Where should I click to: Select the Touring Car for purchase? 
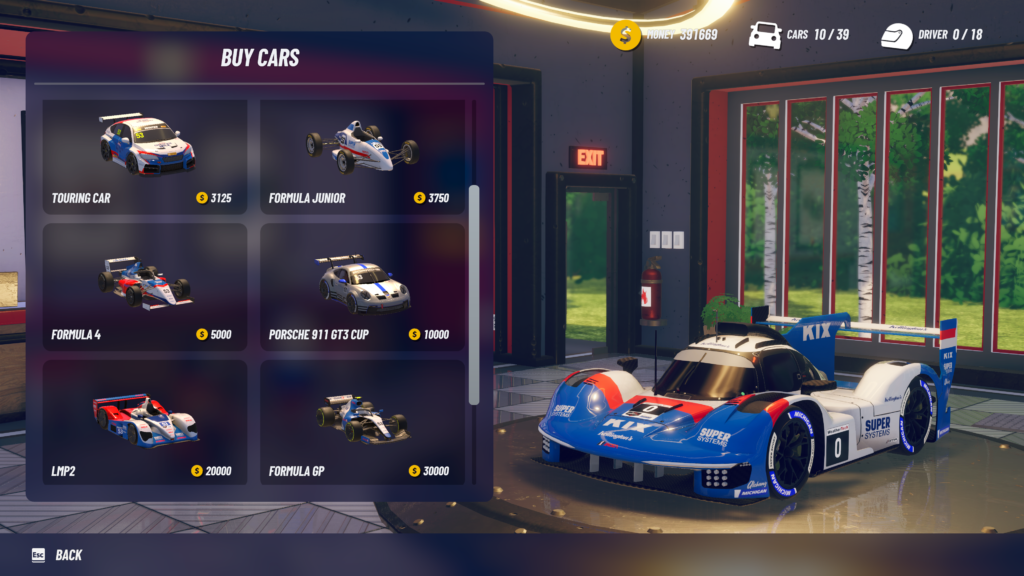click(145, 156)
